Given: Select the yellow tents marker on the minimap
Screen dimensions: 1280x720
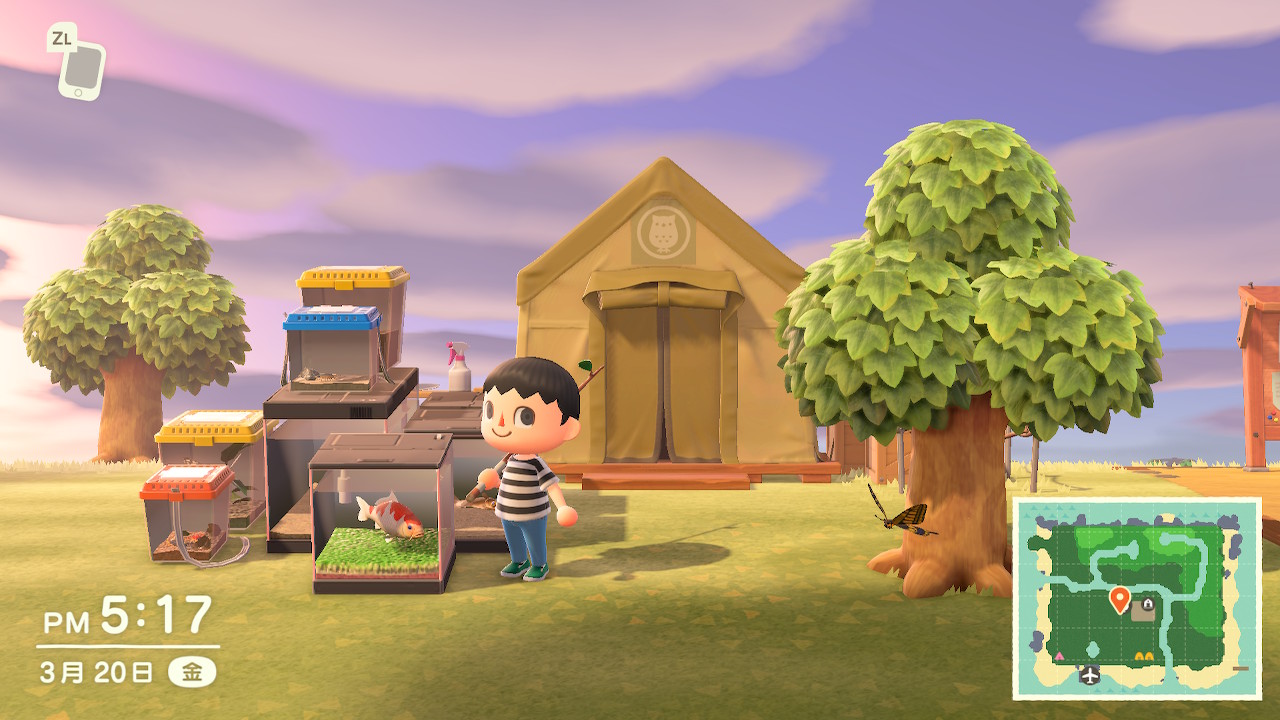Looking at the screenshot, I should 1145,656.
